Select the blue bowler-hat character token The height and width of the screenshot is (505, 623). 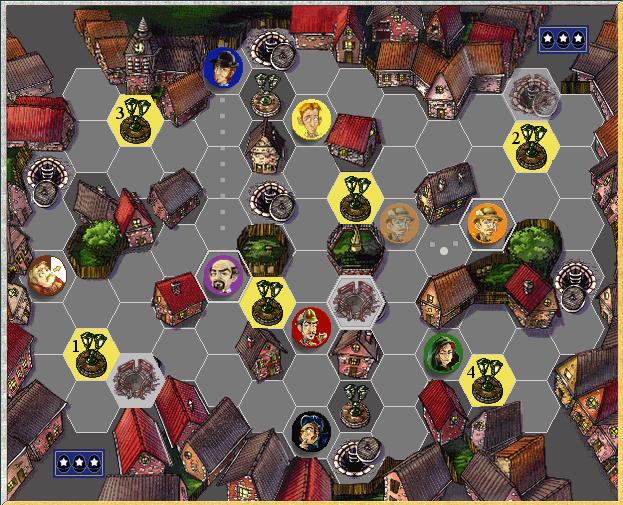pos(222,69)
